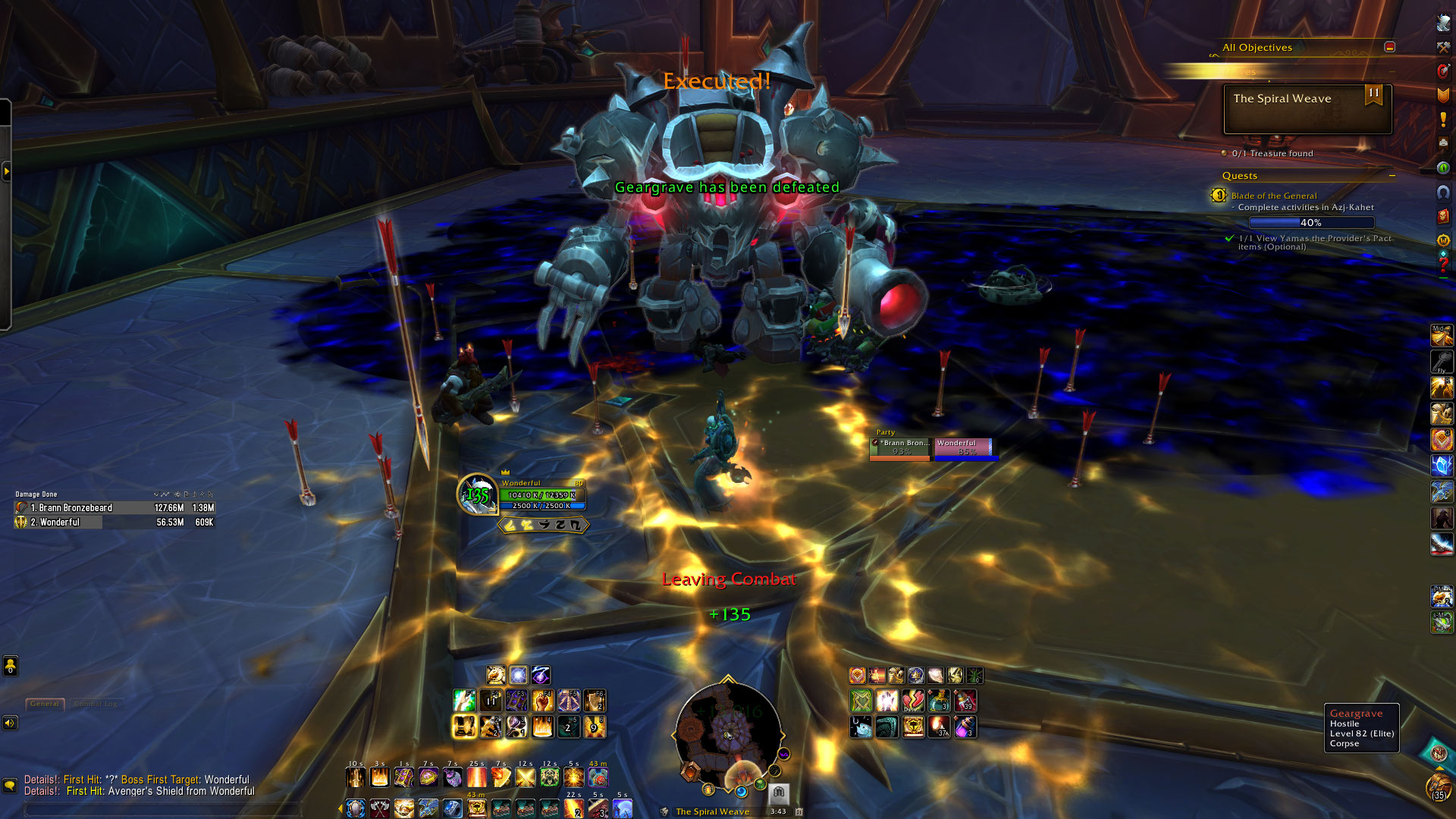The image size is (1456, 819).
Task: Click the Wonderful player portrait frame
Action: [477, 494]
